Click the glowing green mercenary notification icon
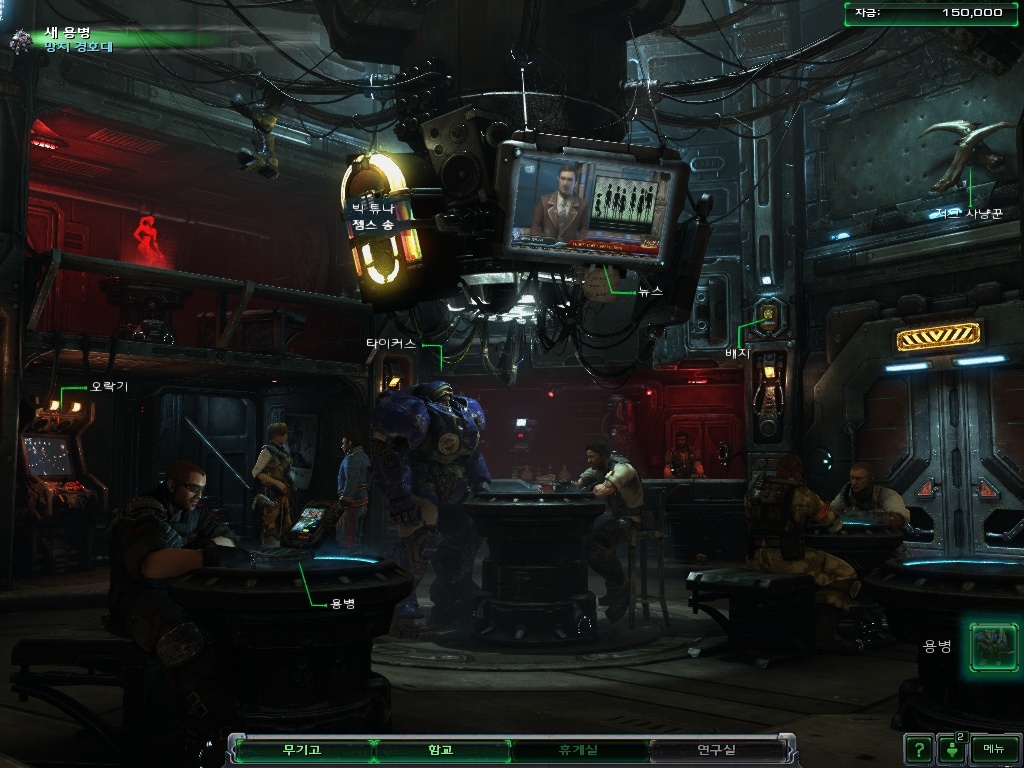The height and width of the screenshot is (768, 1024). pyautogui.click(x=993, y=646)
